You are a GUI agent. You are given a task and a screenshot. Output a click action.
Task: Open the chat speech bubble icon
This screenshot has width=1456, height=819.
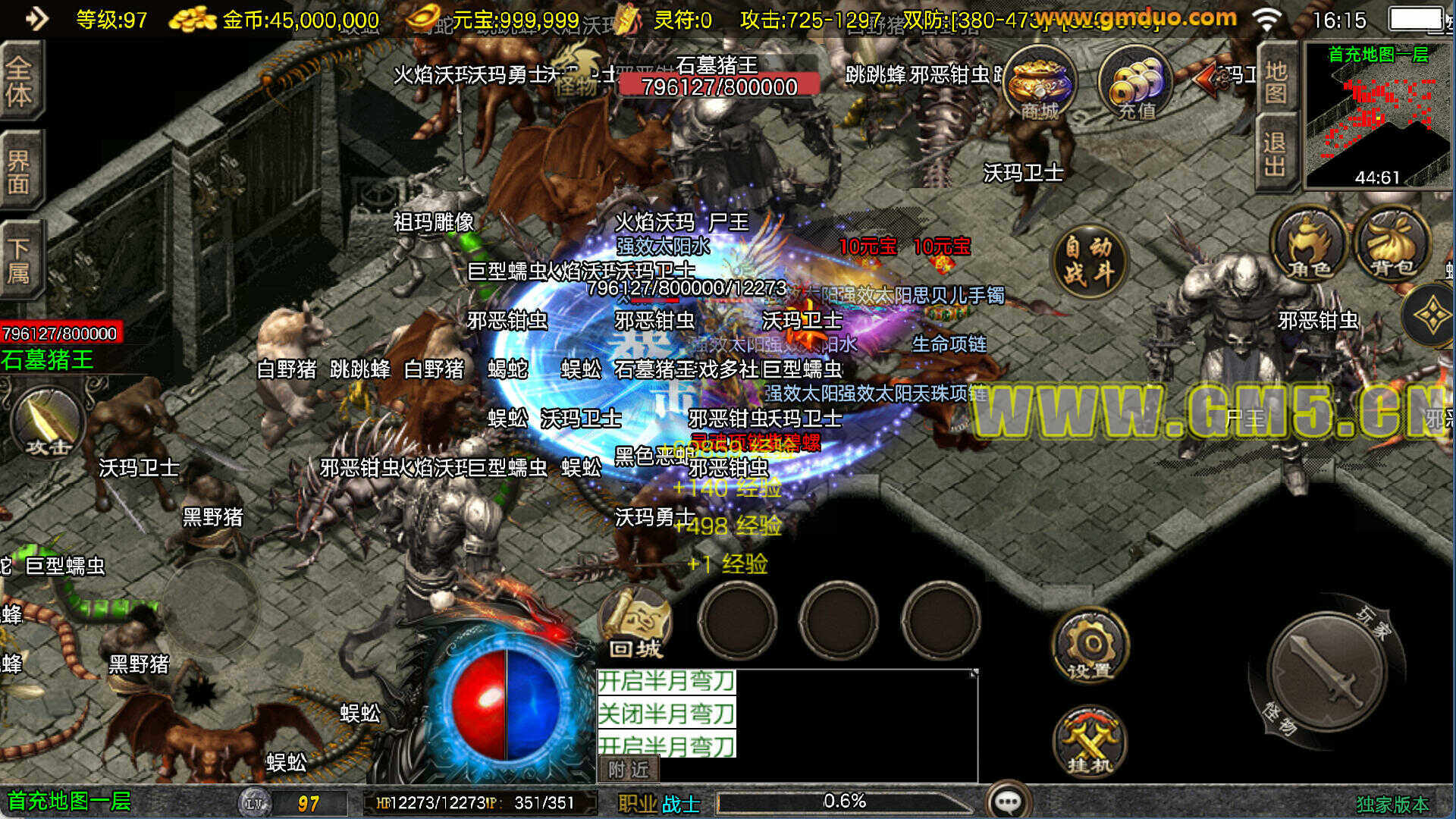[x=1009, y=801]
